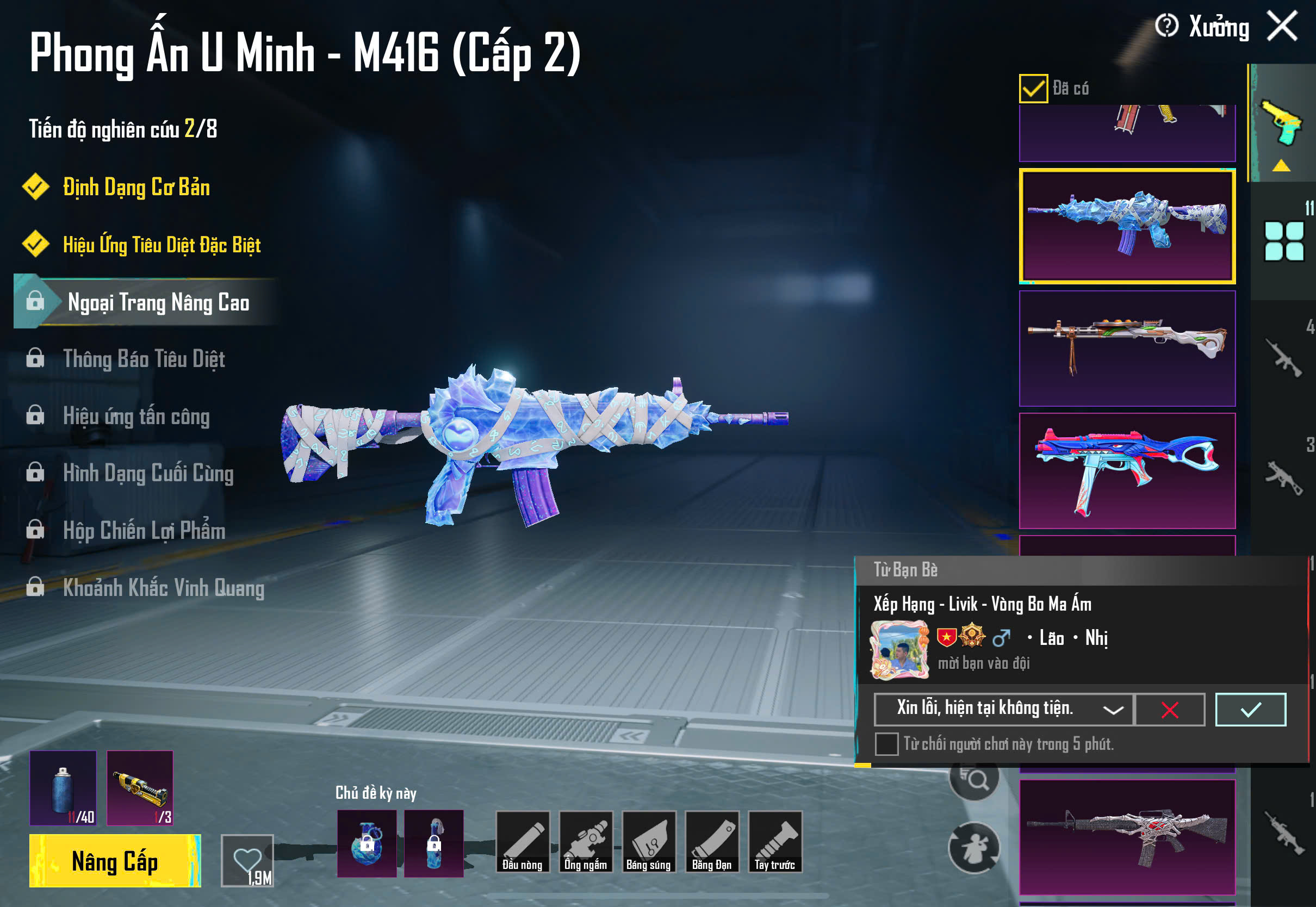Choose the Băng Đạn magazine attachment slot
Viewport: 1316px width, 907px height.
[712, 842]
